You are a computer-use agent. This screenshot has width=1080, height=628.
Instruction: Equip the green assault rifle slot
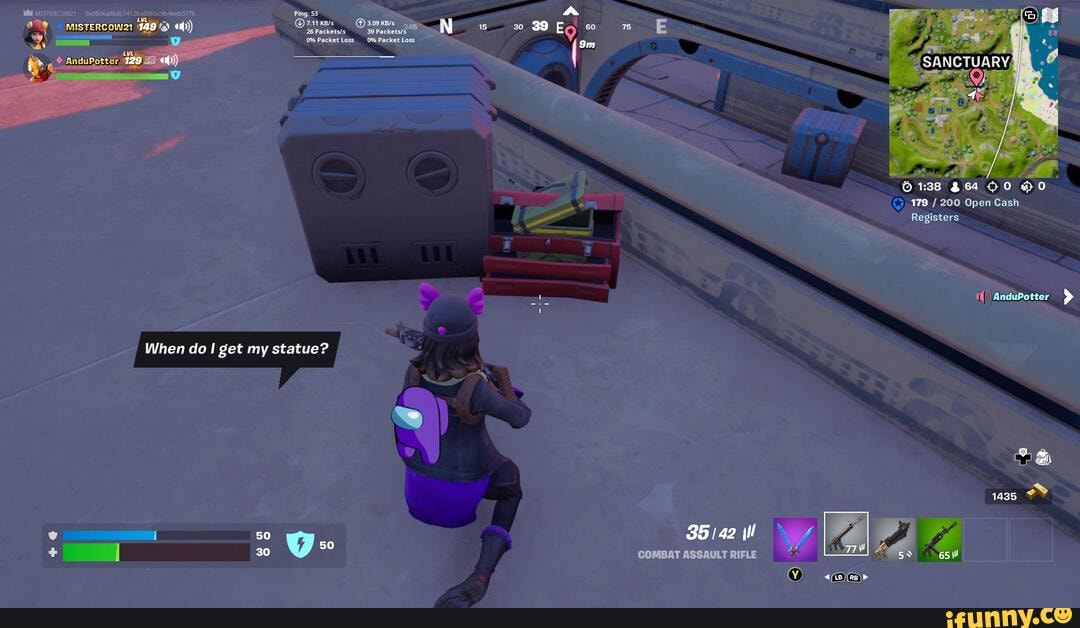coord(939,539)
